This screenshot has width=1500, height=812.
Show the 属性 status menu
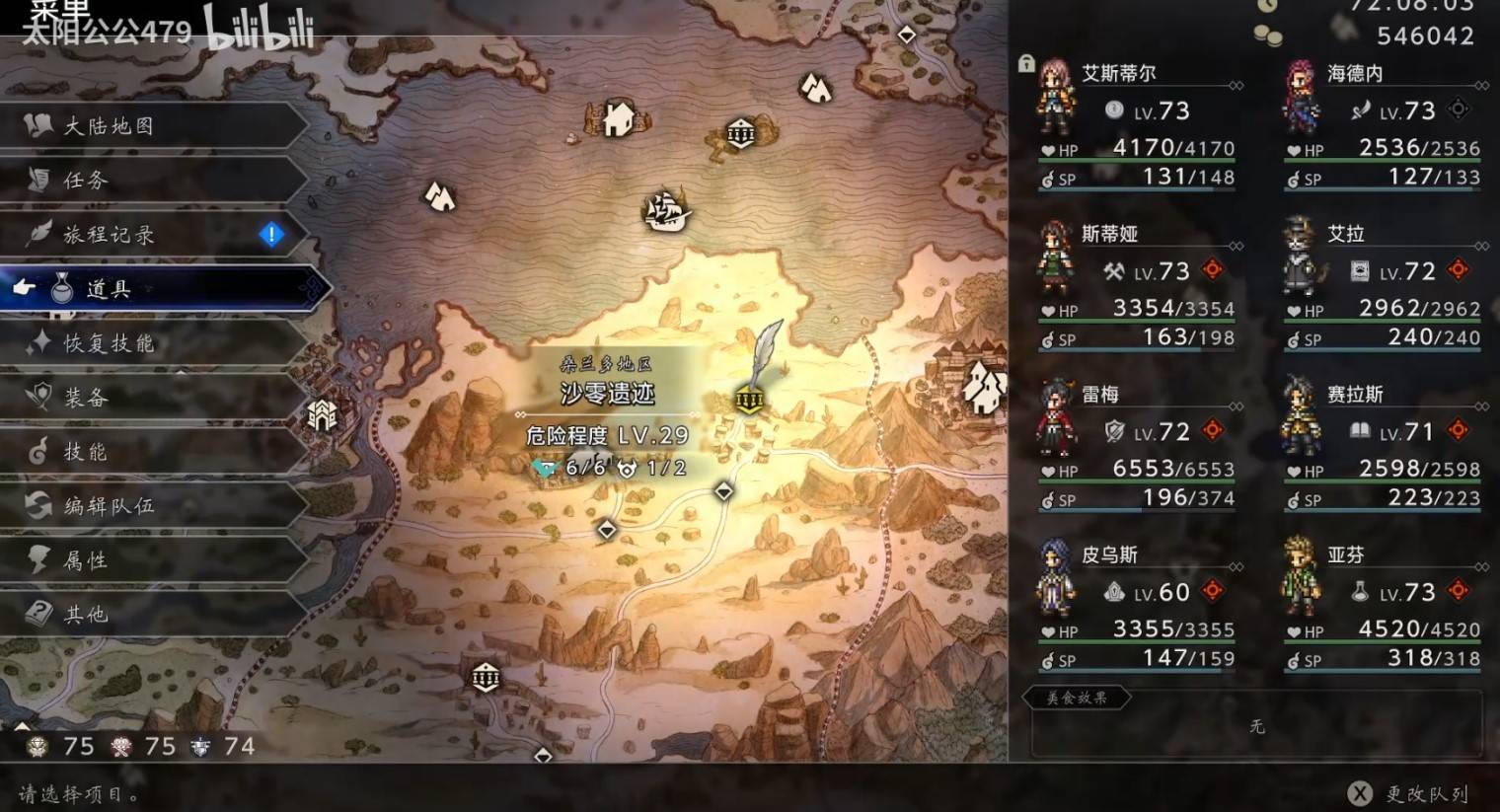click(86, 560)
